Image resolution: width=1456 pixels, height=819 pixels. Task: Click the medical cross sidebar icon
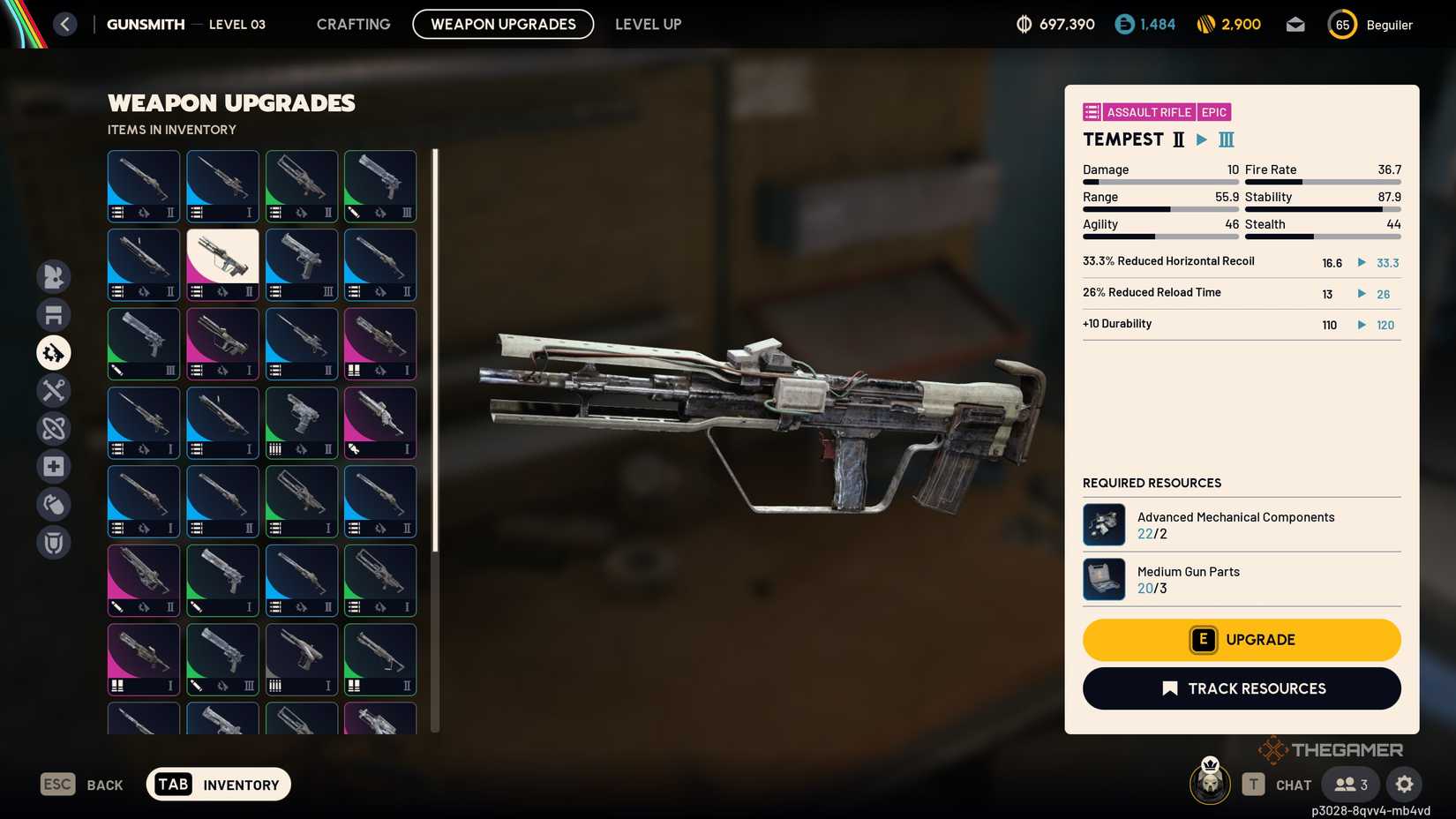(x=54, y=466)
